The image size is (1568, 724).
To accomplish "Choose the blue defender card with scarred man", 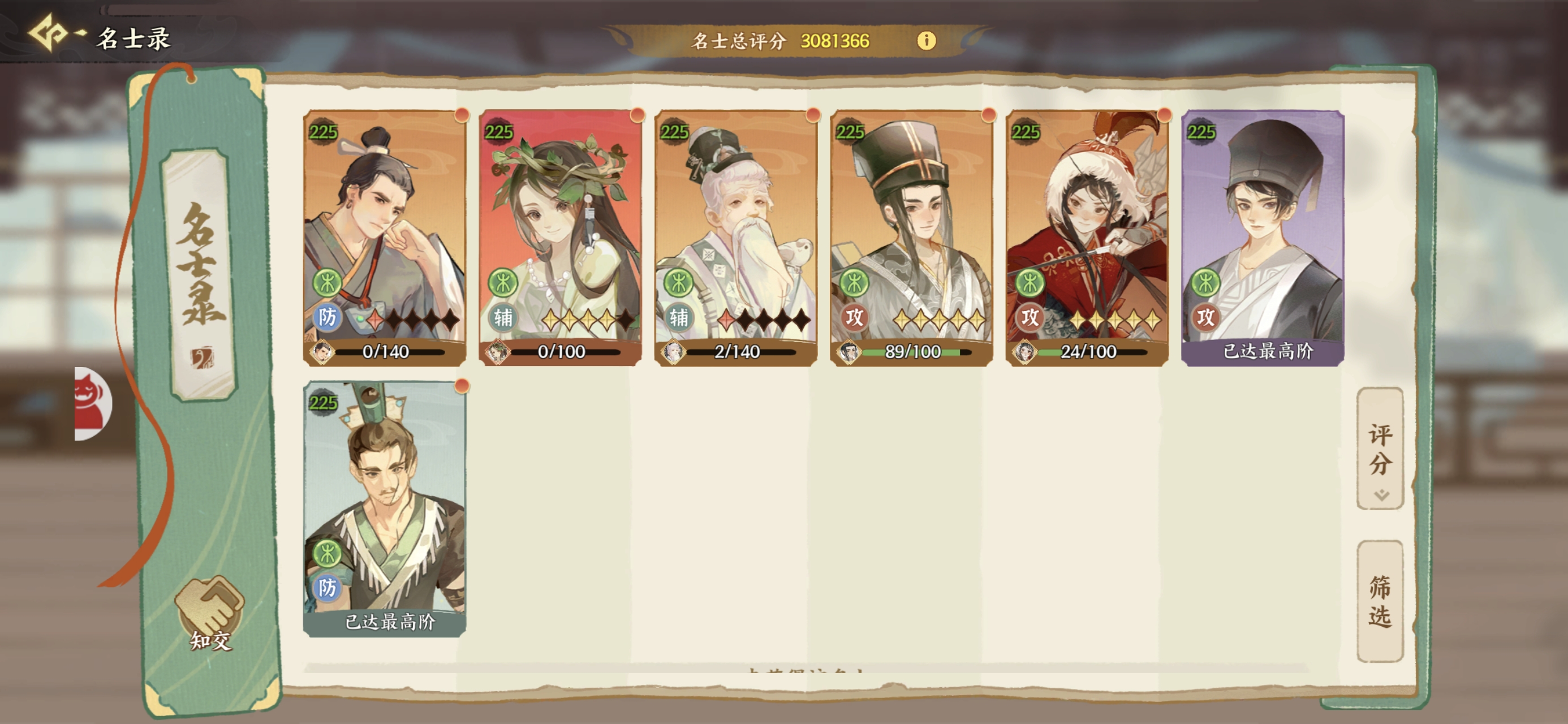I will [x=385, y=508].
